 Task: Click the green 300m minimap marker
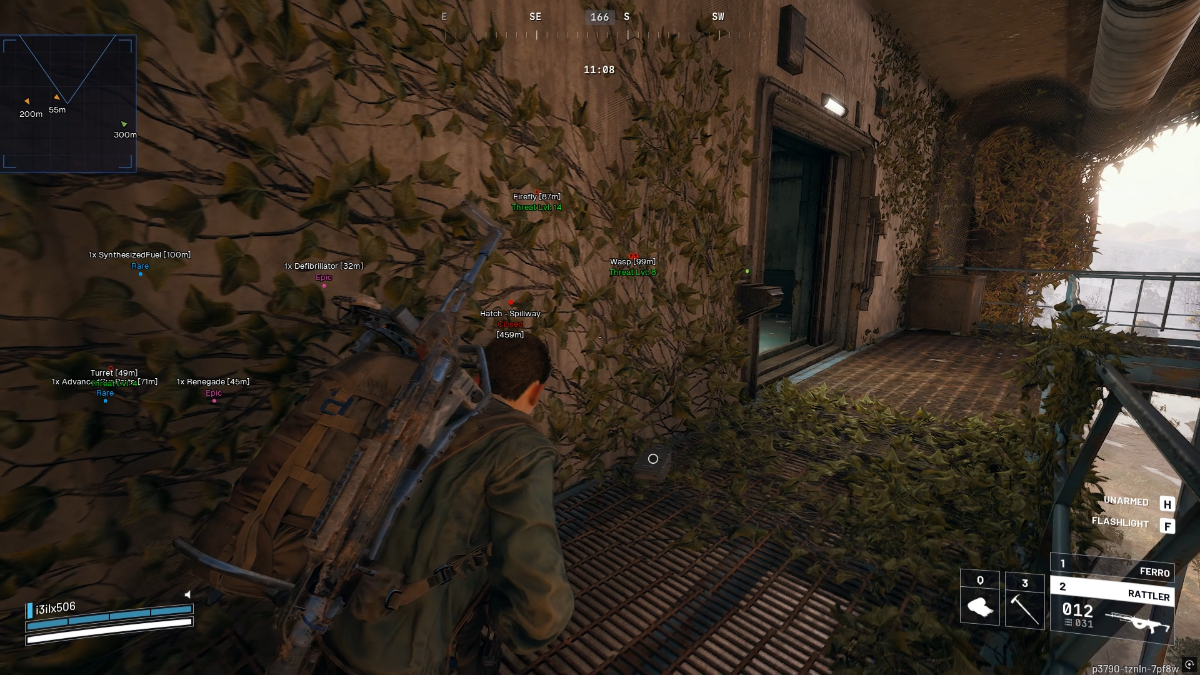(124, 124)
